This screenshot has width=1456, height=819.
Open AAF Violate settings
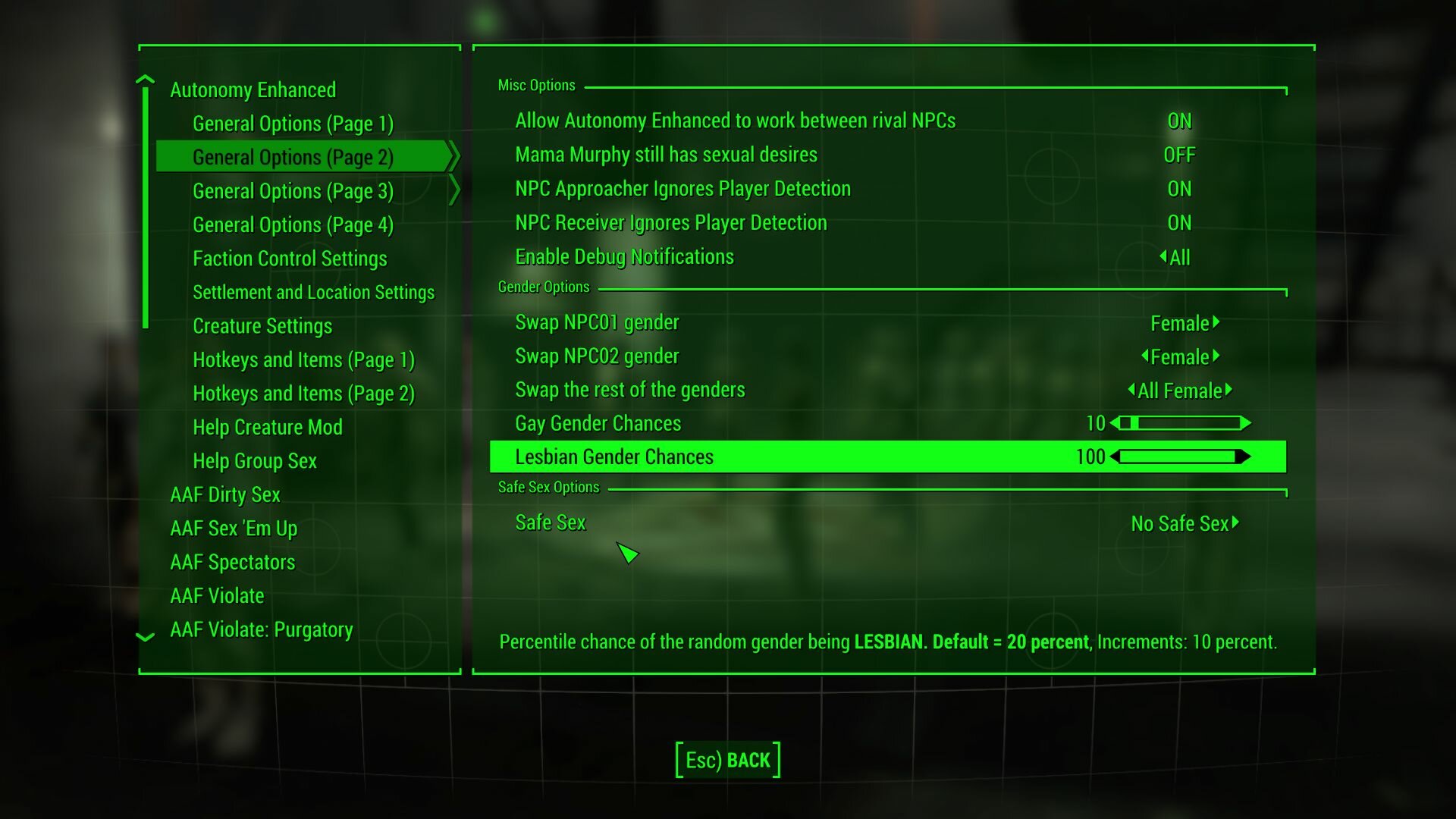coord(217,595)
